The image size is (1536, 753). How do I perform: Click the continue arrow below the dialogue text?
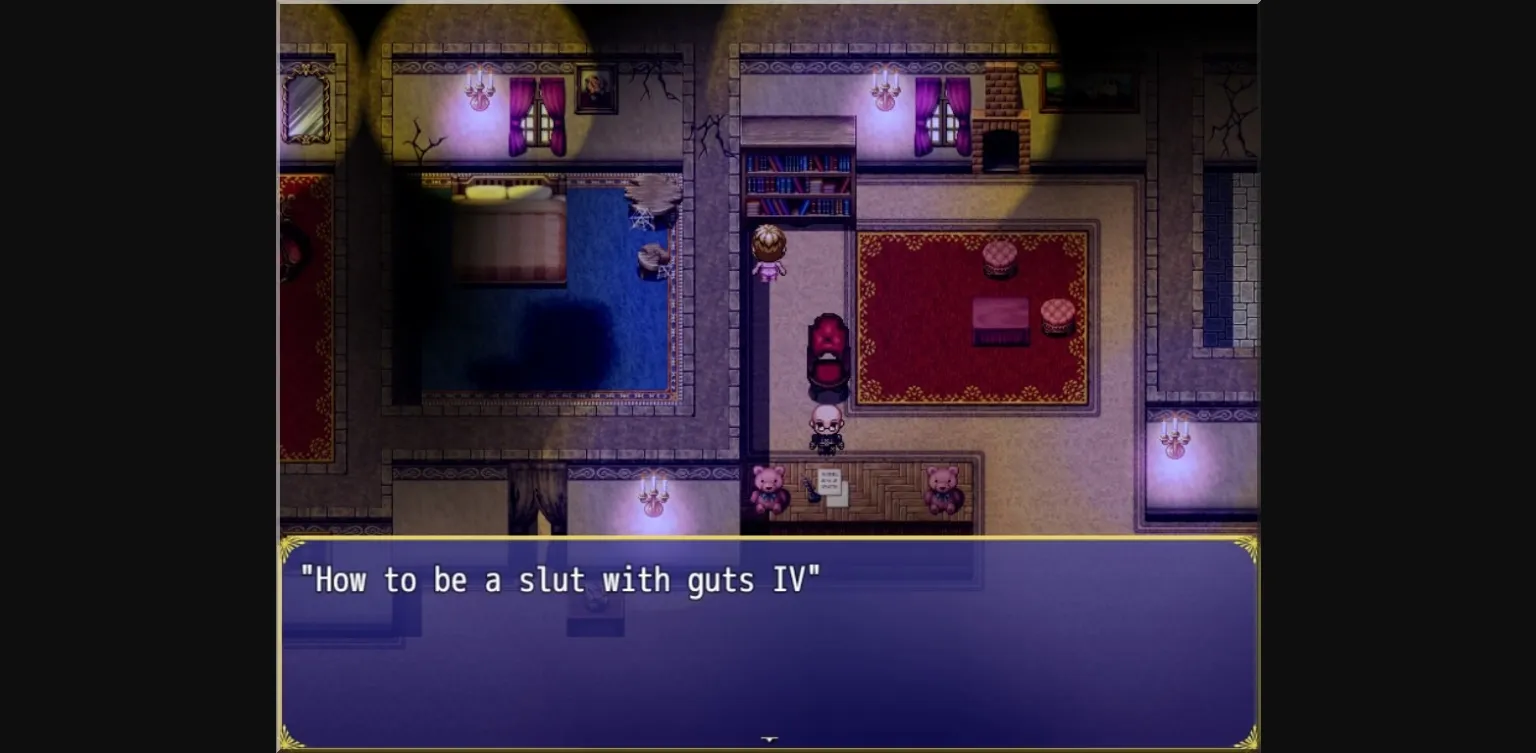[769, 738]
